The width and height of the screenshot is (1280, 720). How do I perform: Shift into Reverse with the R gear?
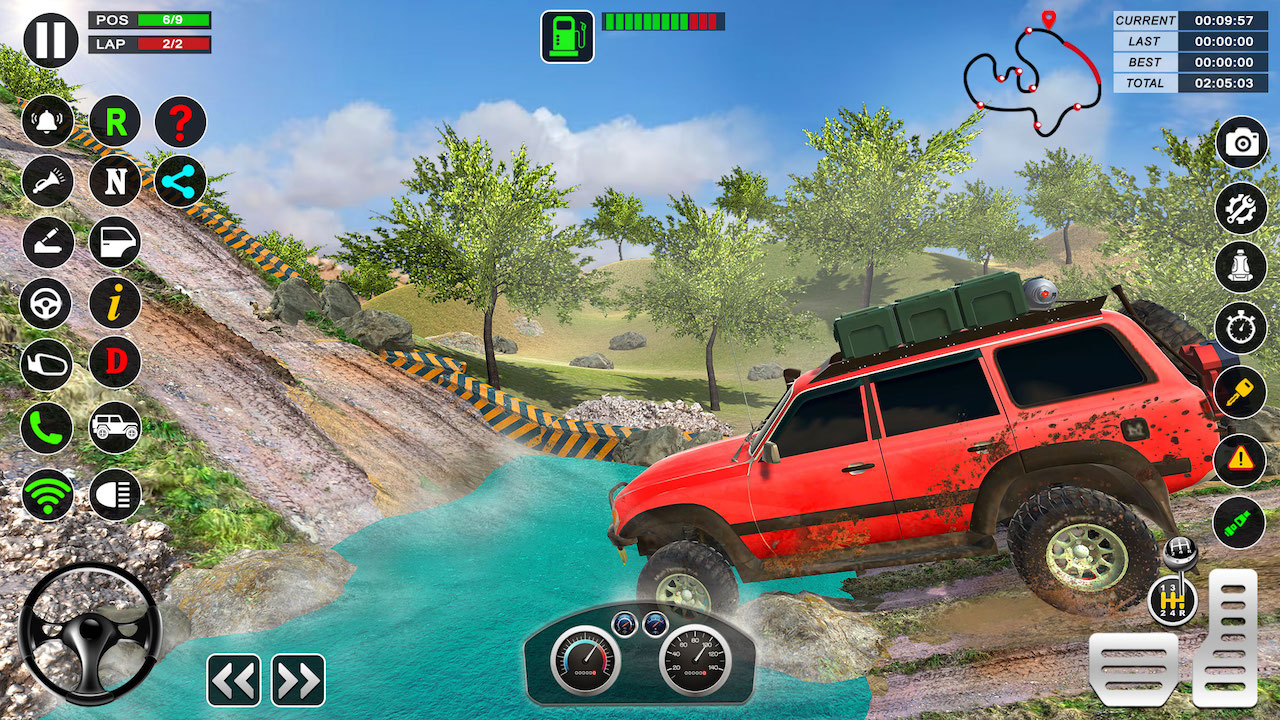click(x=114, y=122)
